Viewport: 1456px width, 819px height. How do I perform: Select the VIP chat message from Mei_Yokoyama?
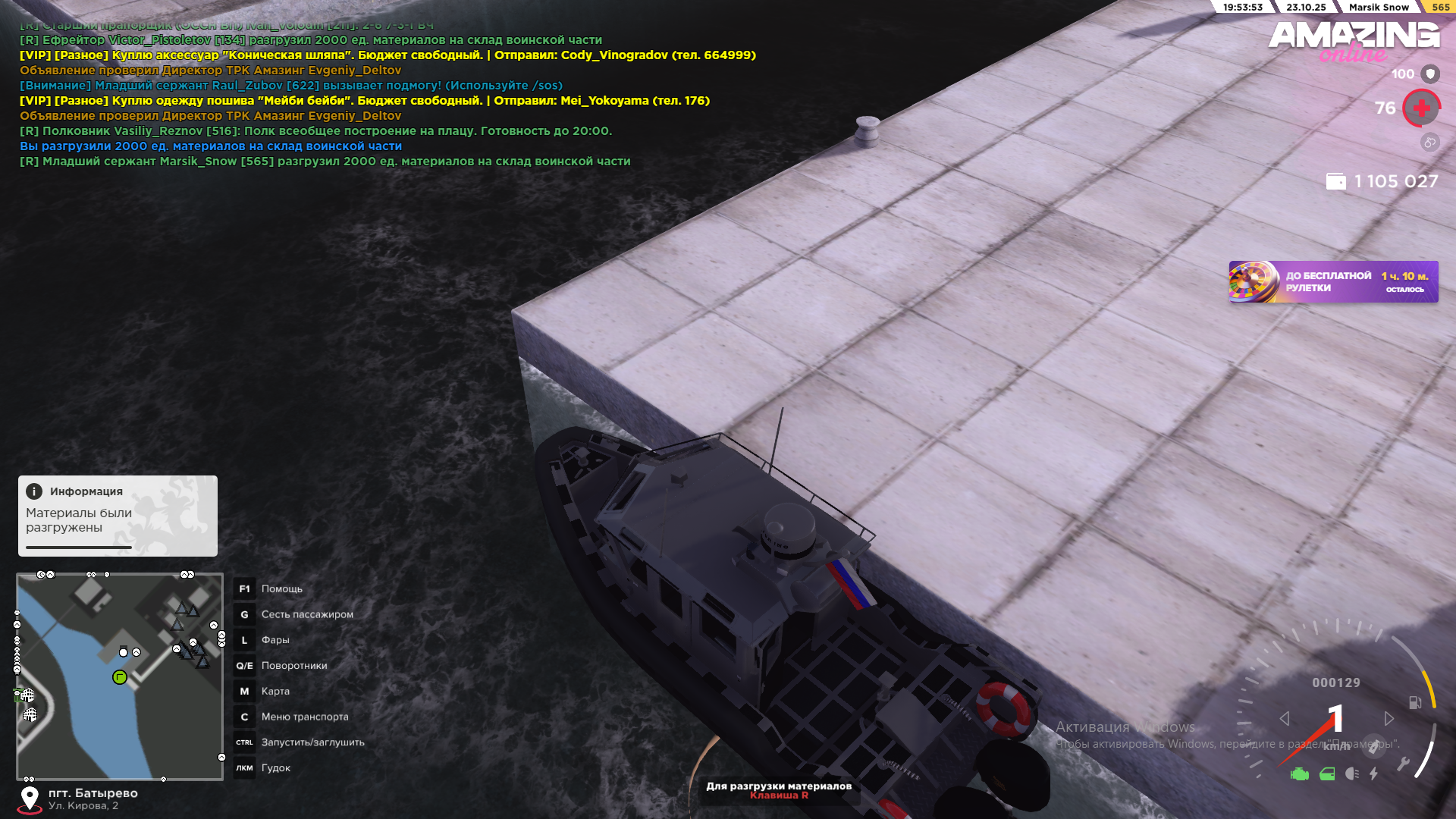point(365,101)
